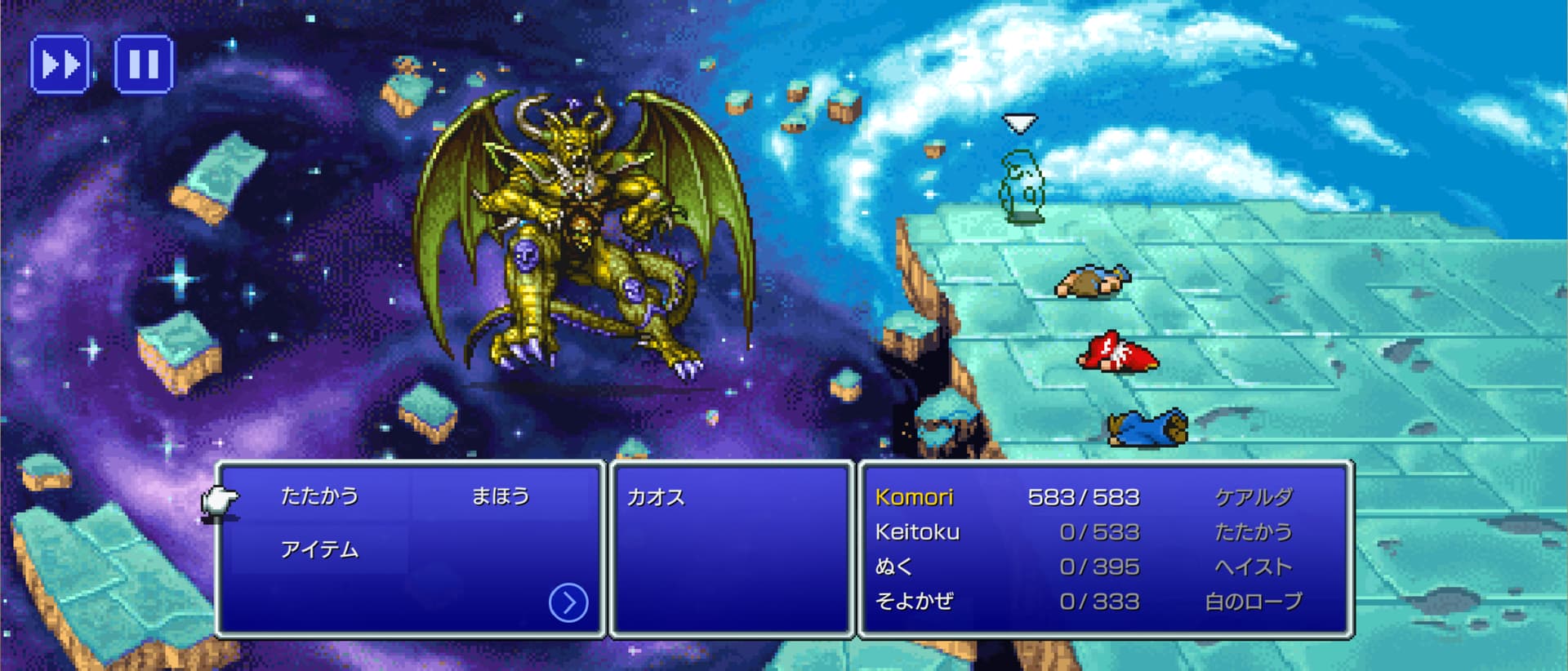
Task: Select the アイテム item command
Action: (319, 550)
